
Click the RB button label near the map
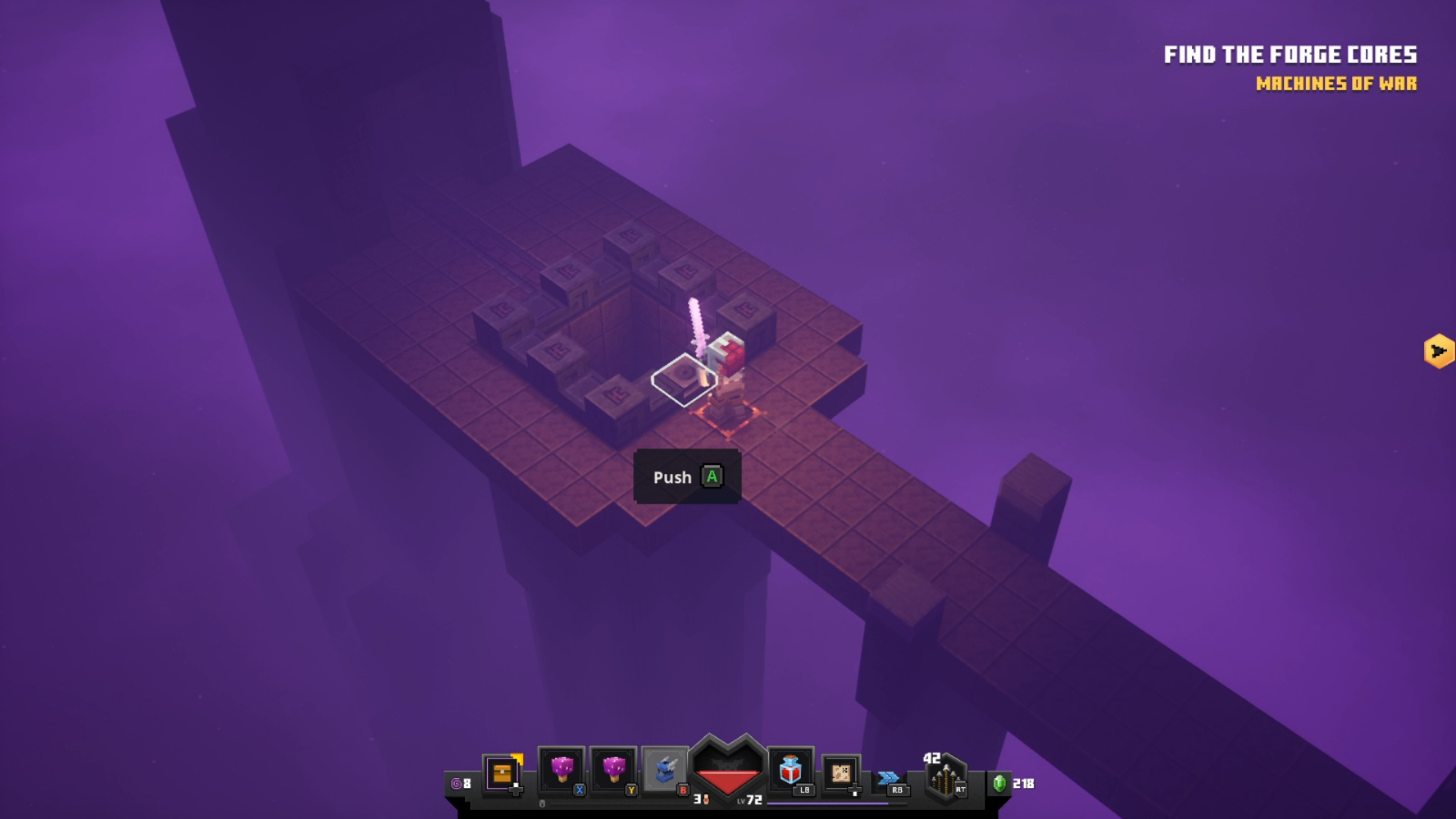[x=896, y=790]
